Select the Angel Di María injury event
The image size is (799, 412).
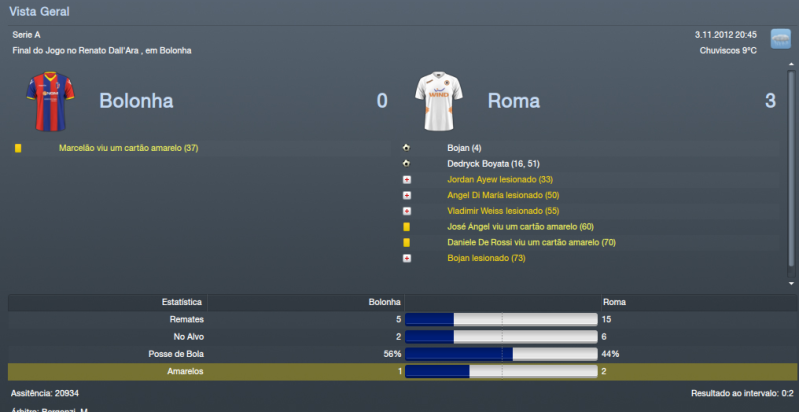click(x=503, y=195)
